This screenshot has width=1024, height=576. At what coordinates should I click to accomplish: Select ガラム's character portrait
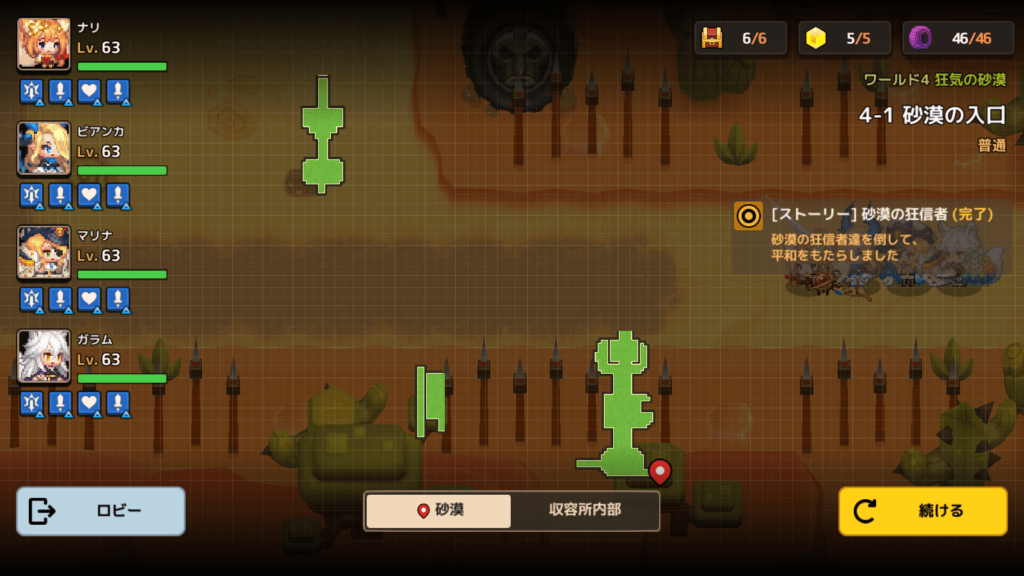click(44, 356)
